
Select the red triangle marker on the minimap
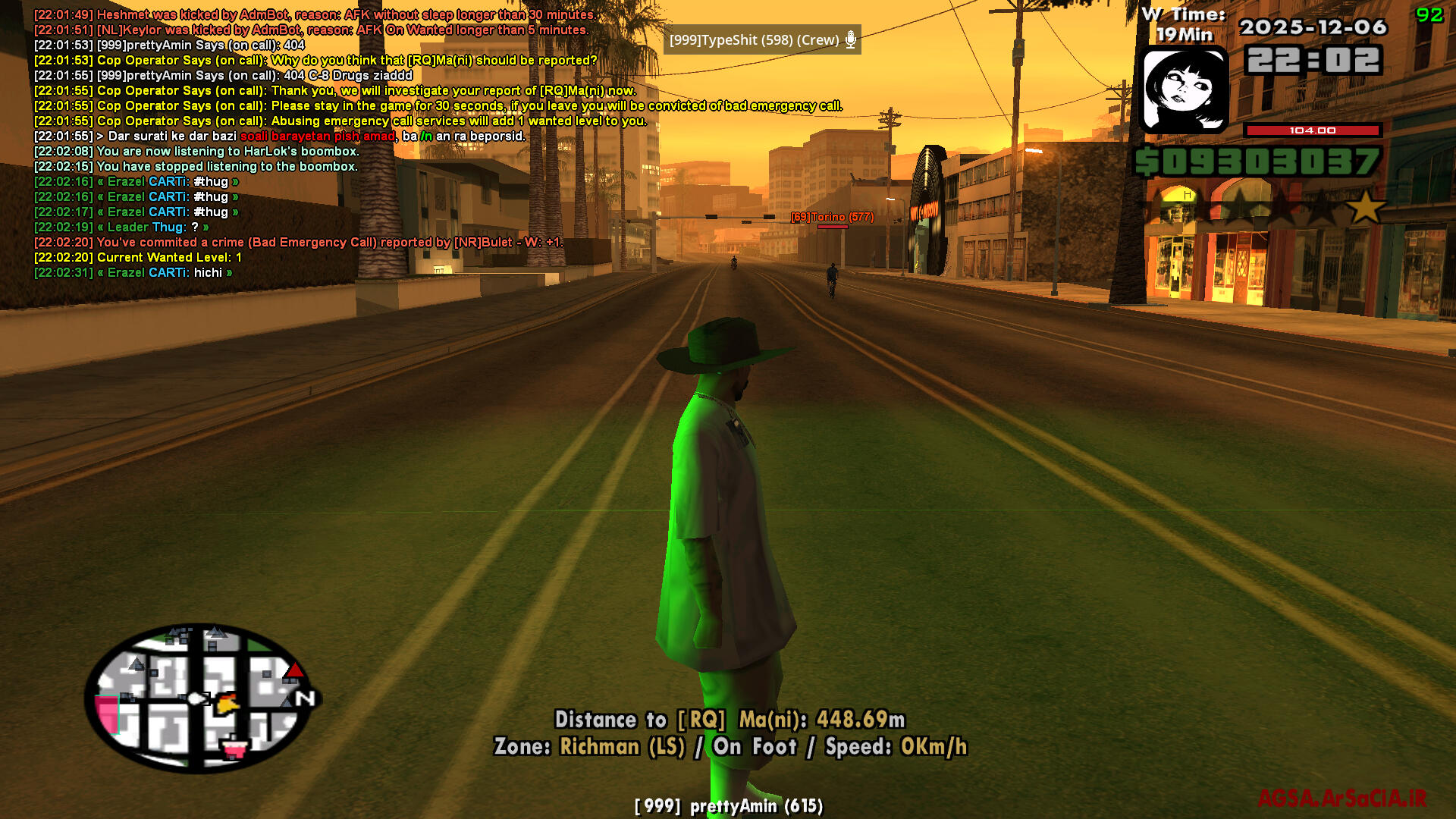pyautogui.click(x=294, y=670)
